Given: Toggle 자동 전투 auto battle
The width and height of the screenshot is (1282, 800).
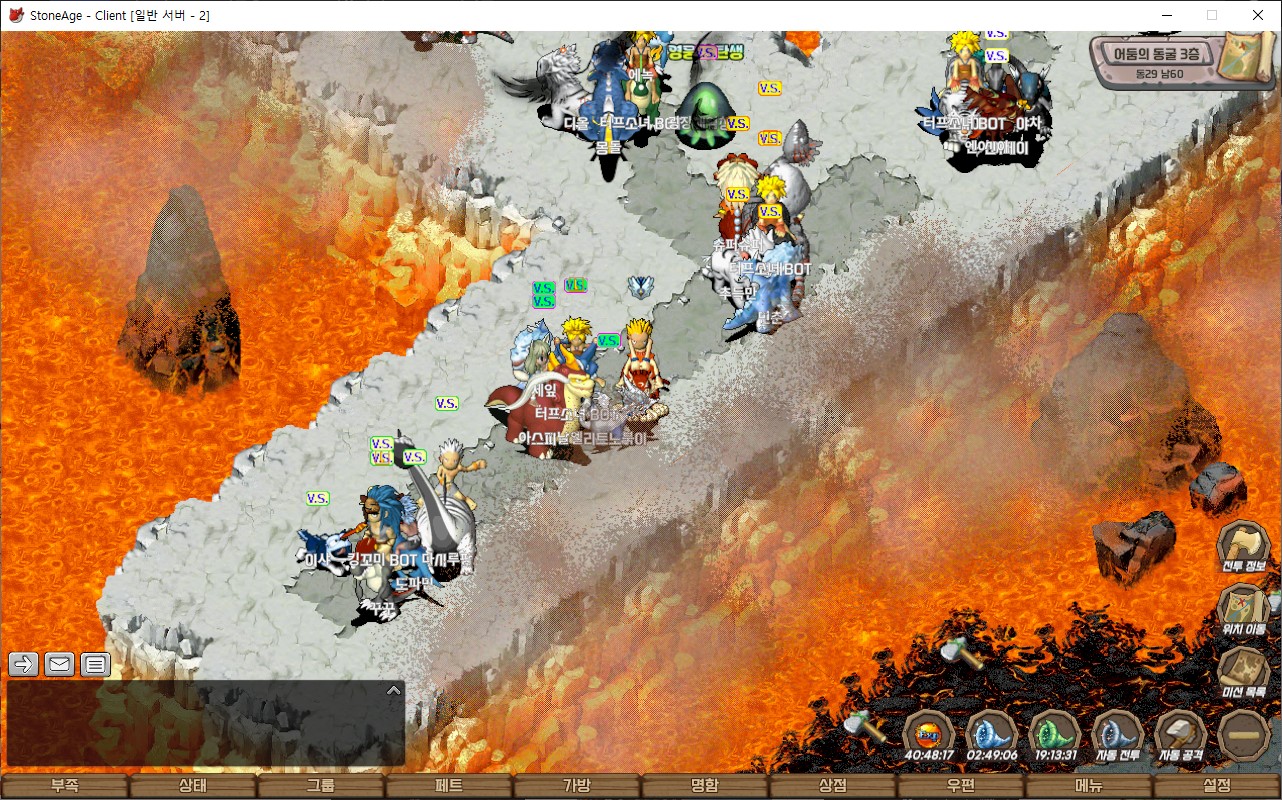Looking at the screenshot, I should pyautogui.click(x=1117, y=734).
